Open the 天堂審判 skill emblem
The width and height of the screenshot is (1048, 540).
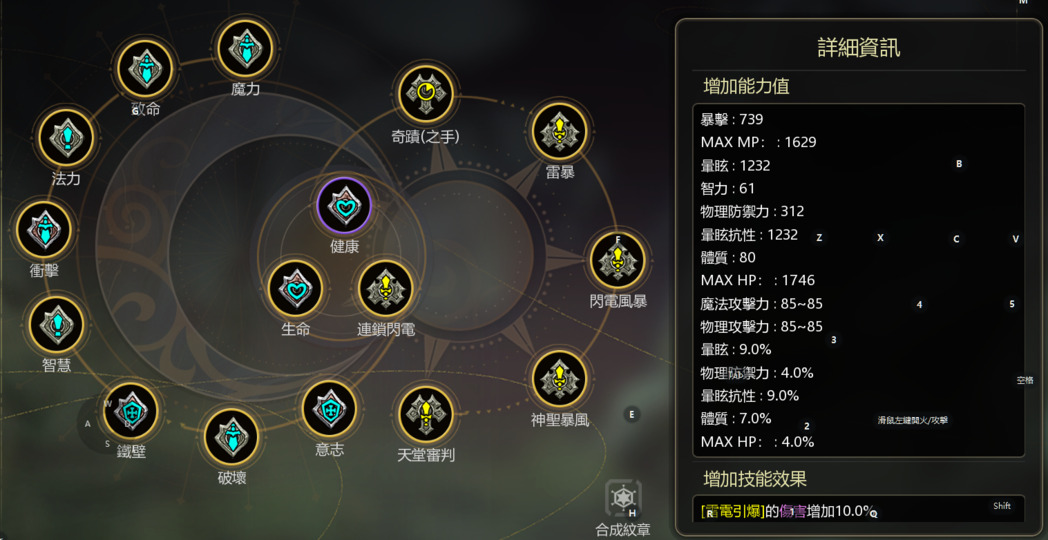click(x=426, y=414)
